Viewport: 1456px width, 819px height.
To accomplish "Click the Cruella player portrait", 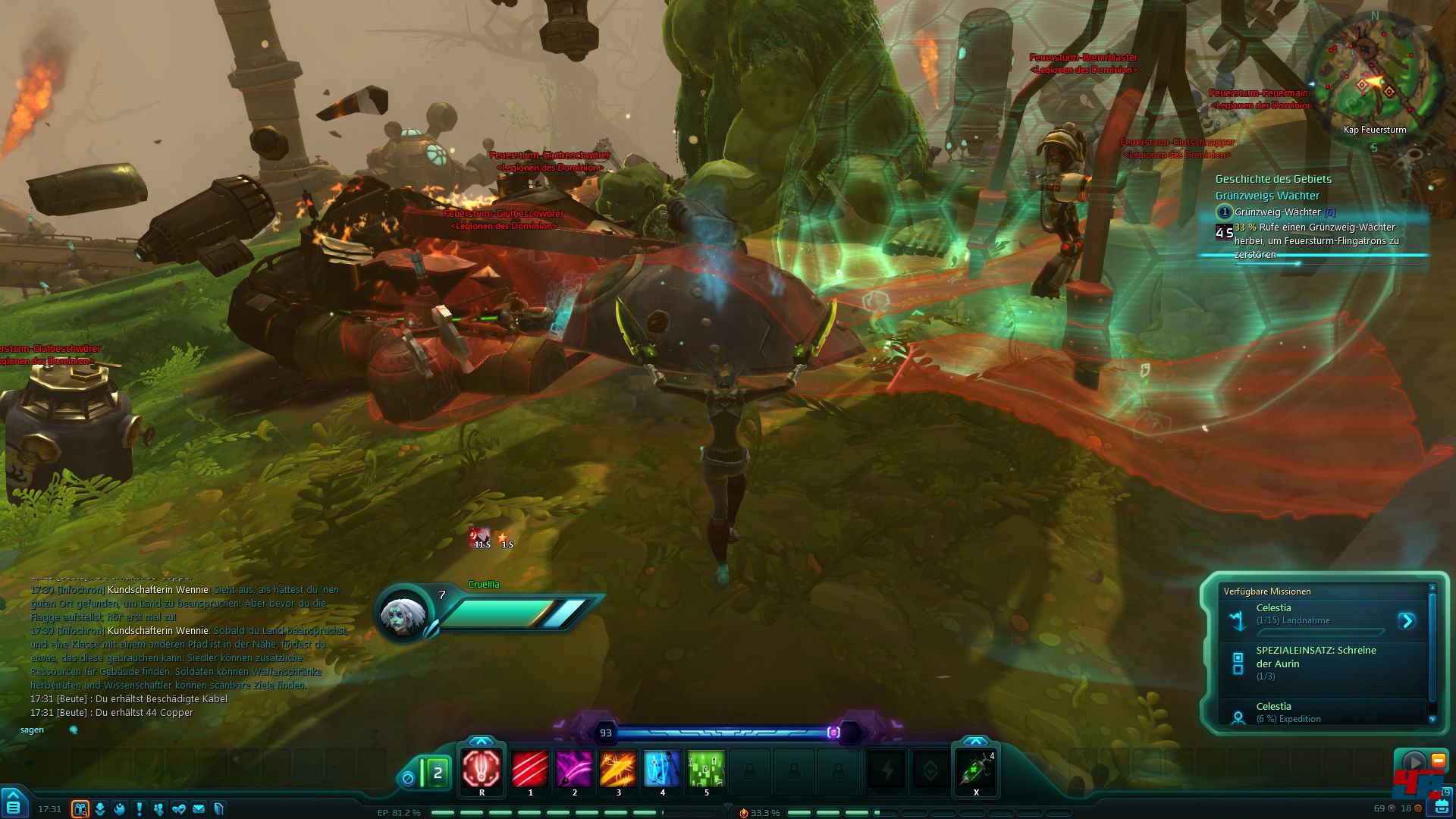I will pos(402,614).
